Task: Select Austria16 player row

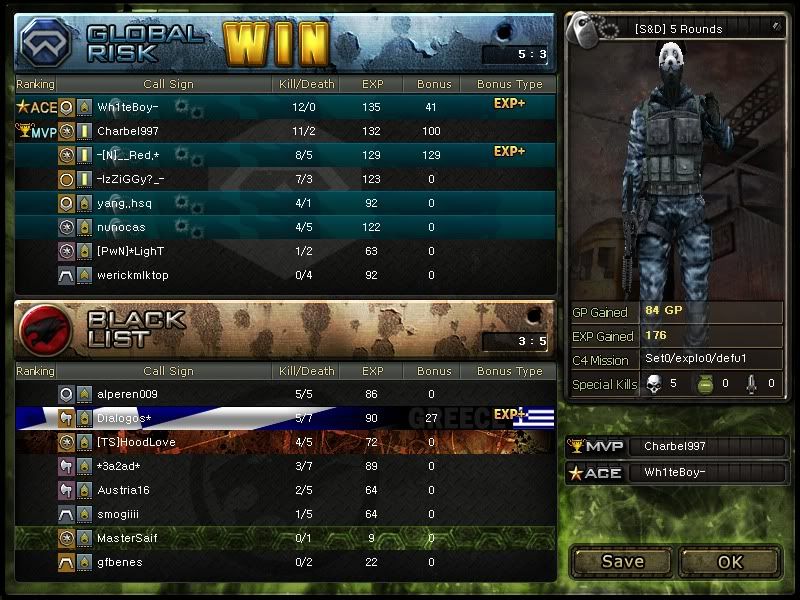Action: point(285,490)
